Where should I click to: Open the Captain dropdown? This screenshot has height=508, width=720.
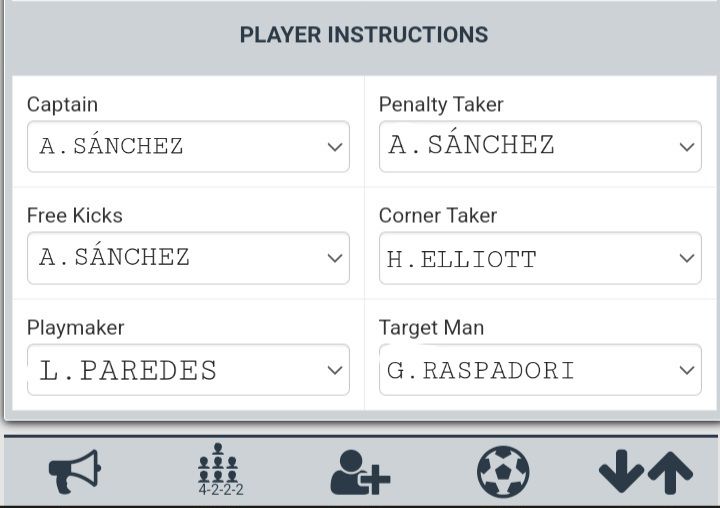[188, 146]
